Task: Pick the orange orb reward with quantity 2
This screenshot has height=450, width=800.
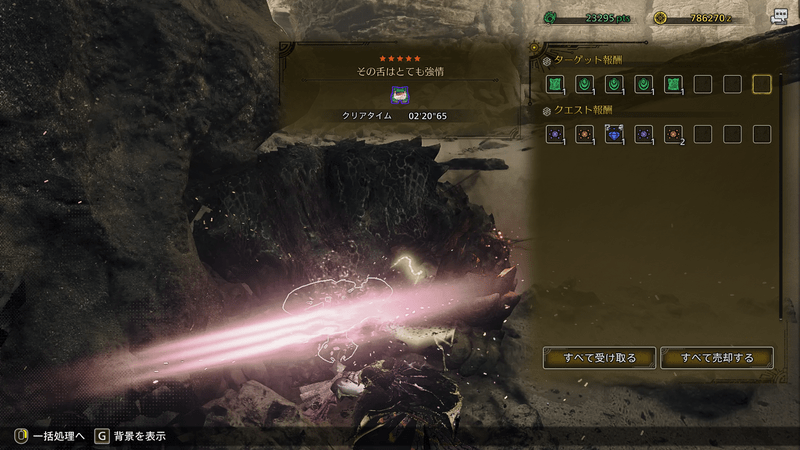Action: tap(673, 134)
